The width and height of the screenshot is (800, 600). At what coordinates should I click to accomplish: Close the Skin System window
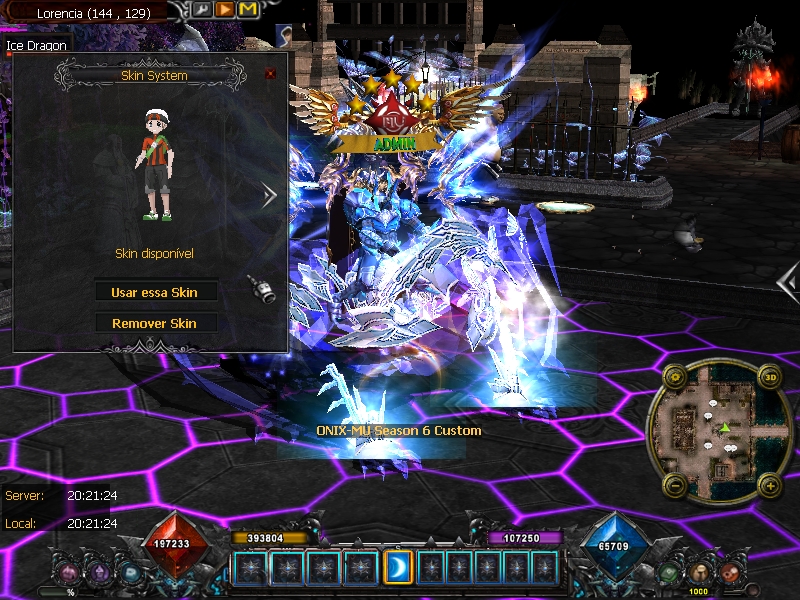(270, 74)
